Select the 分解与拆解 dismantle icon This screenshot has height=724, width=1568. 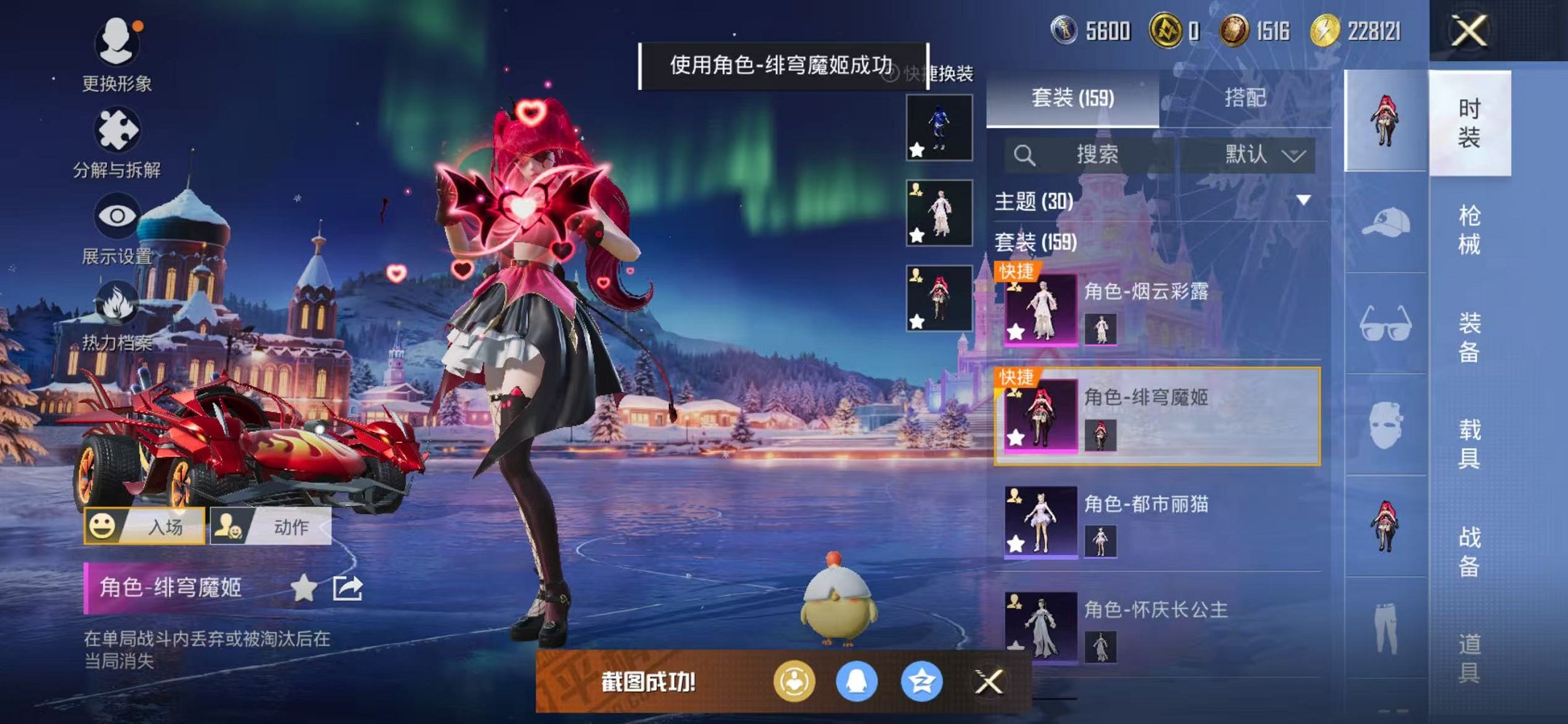click(x=117, y=130)
